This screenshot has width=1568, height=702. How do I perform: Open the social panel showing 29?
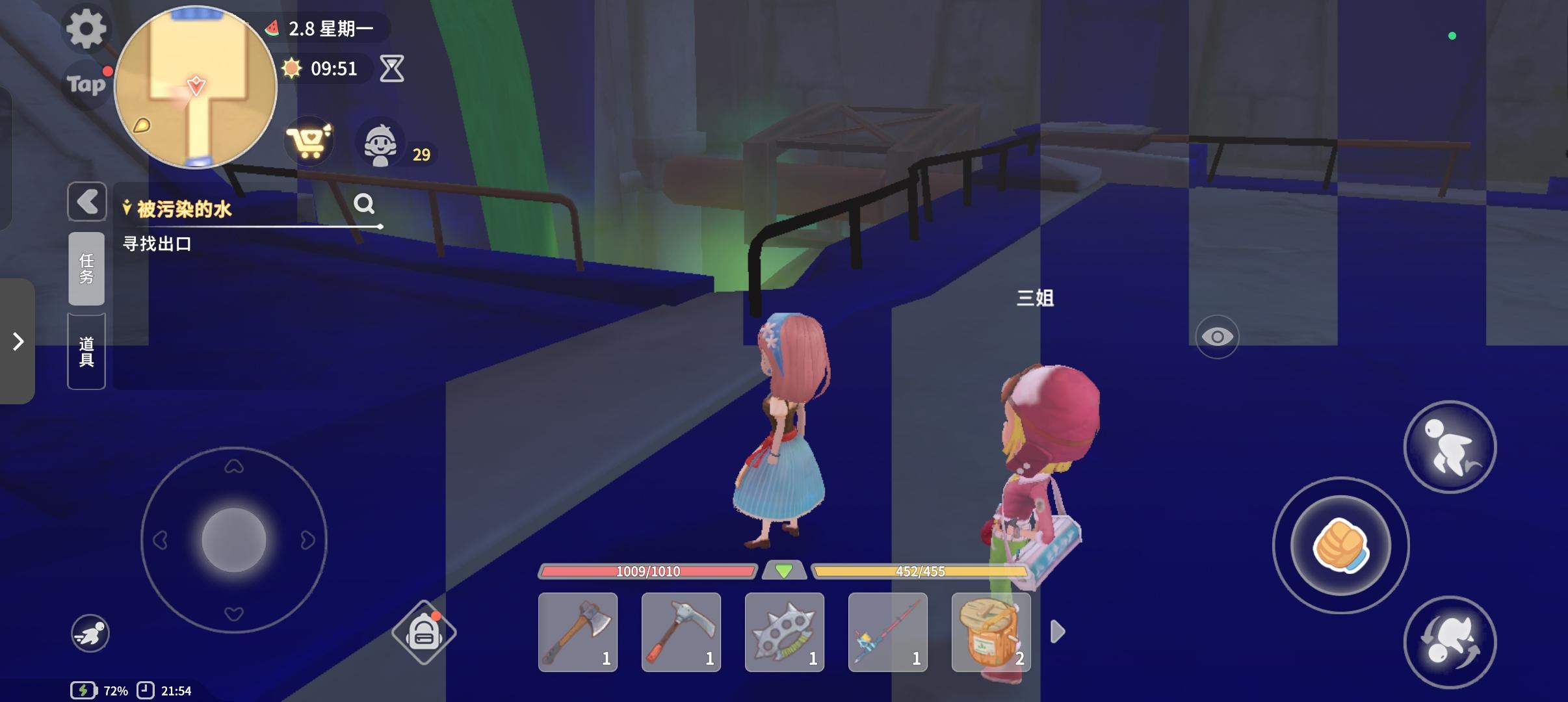coord(383,142)
